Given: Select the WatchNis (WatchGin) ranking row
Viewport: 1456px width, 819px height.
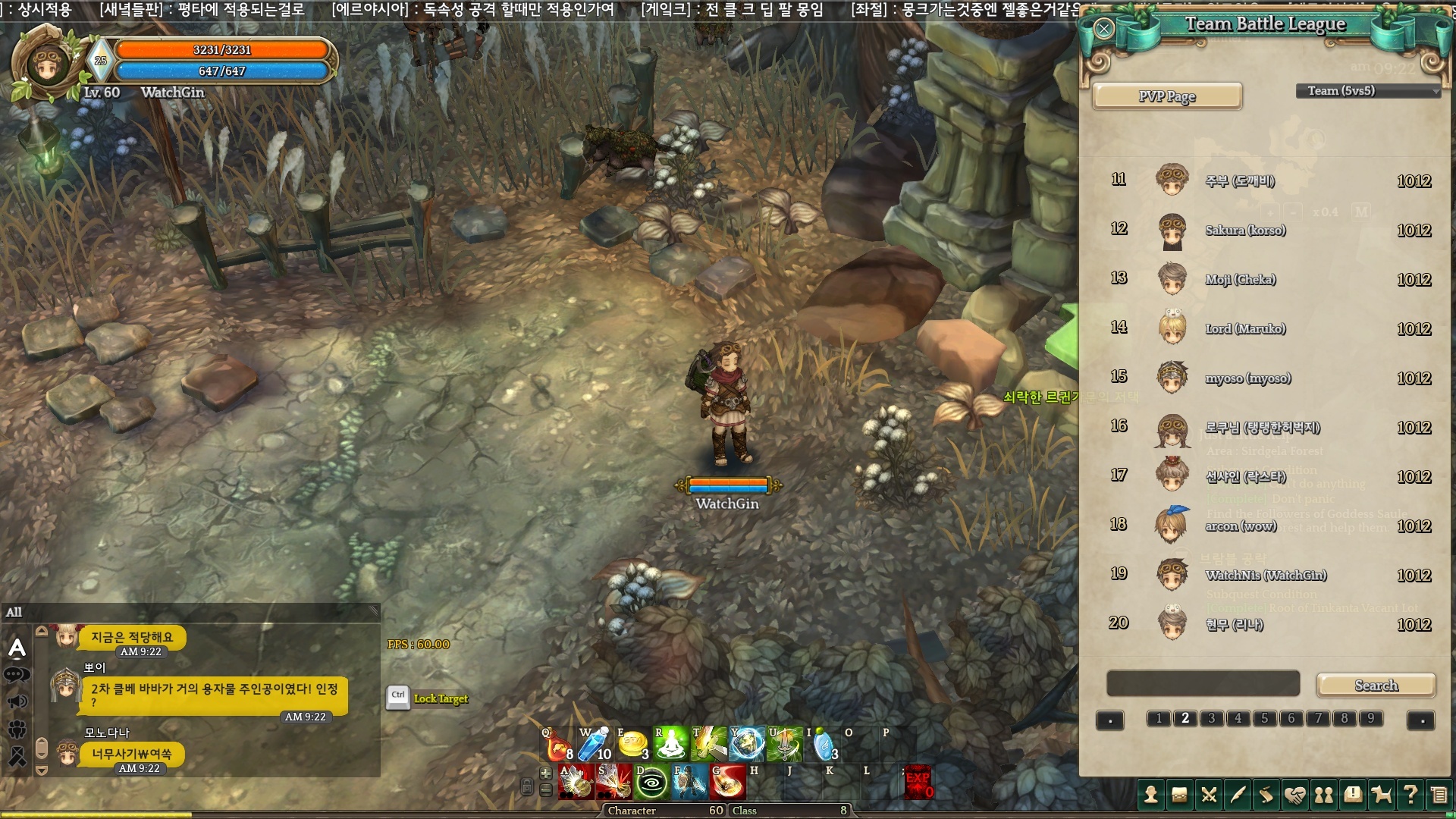Looking at the screenshot, I should [1266, 576].
